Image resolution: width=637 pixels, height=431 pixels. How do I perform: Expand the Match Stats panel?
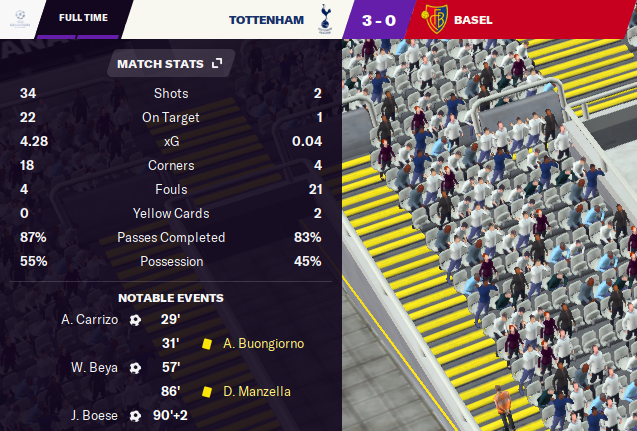[x=217, y=64]
